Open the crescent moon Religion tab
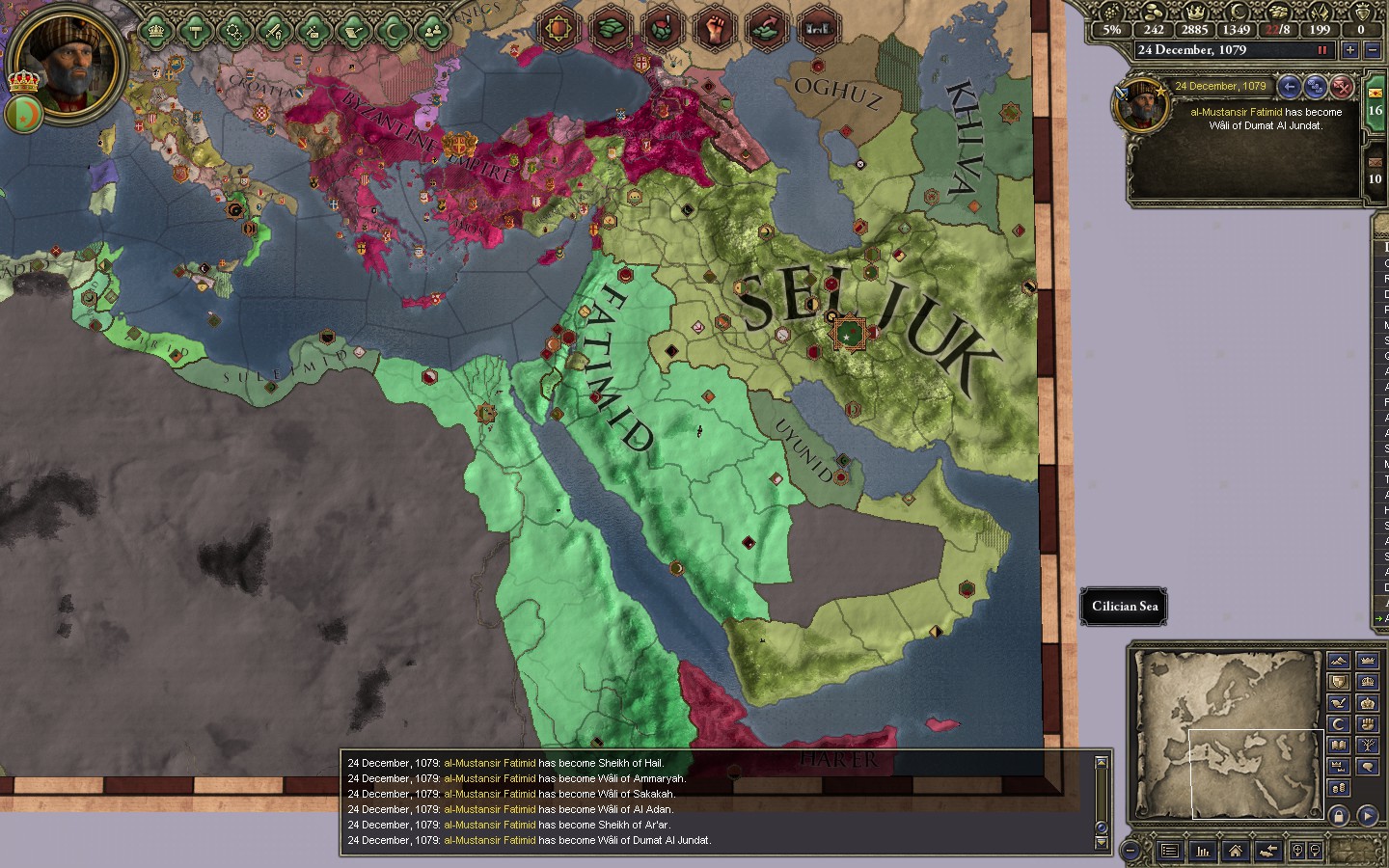 tap(395, 32)
